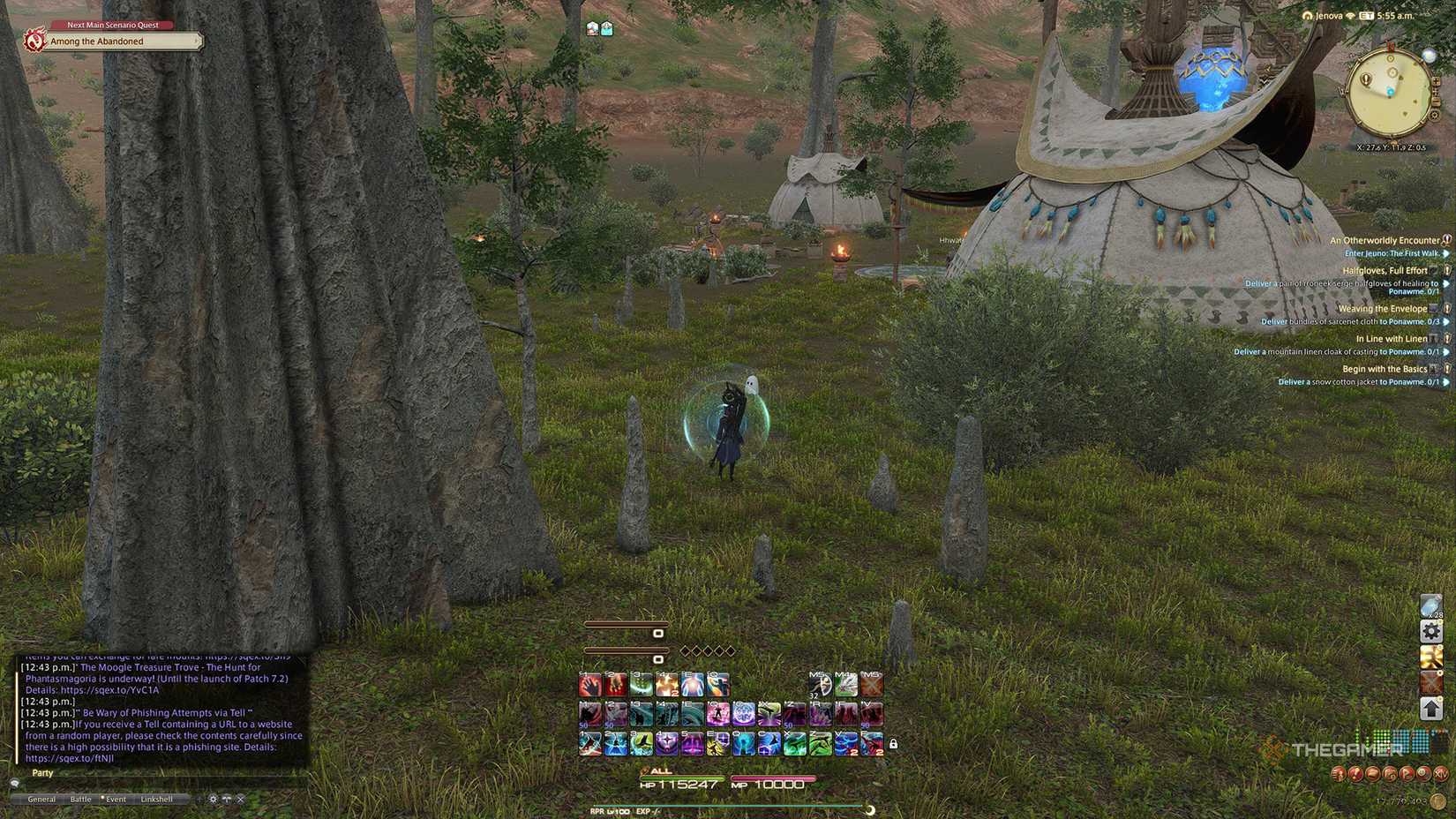Click the gold achievement icon below the settings gear

[x=1430, y=657]
